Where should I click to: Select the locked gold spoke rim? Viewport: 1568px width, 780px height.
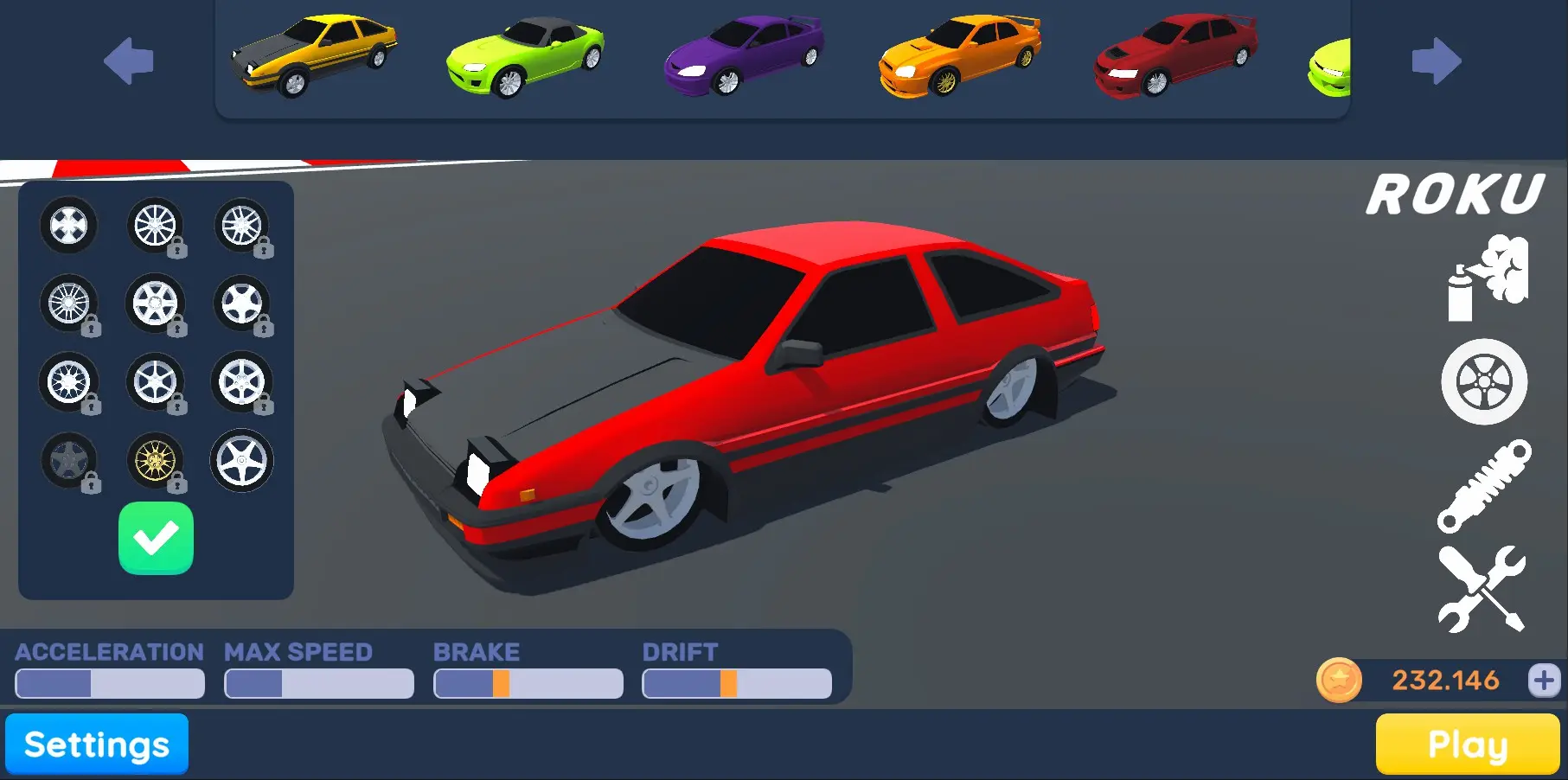156,461
